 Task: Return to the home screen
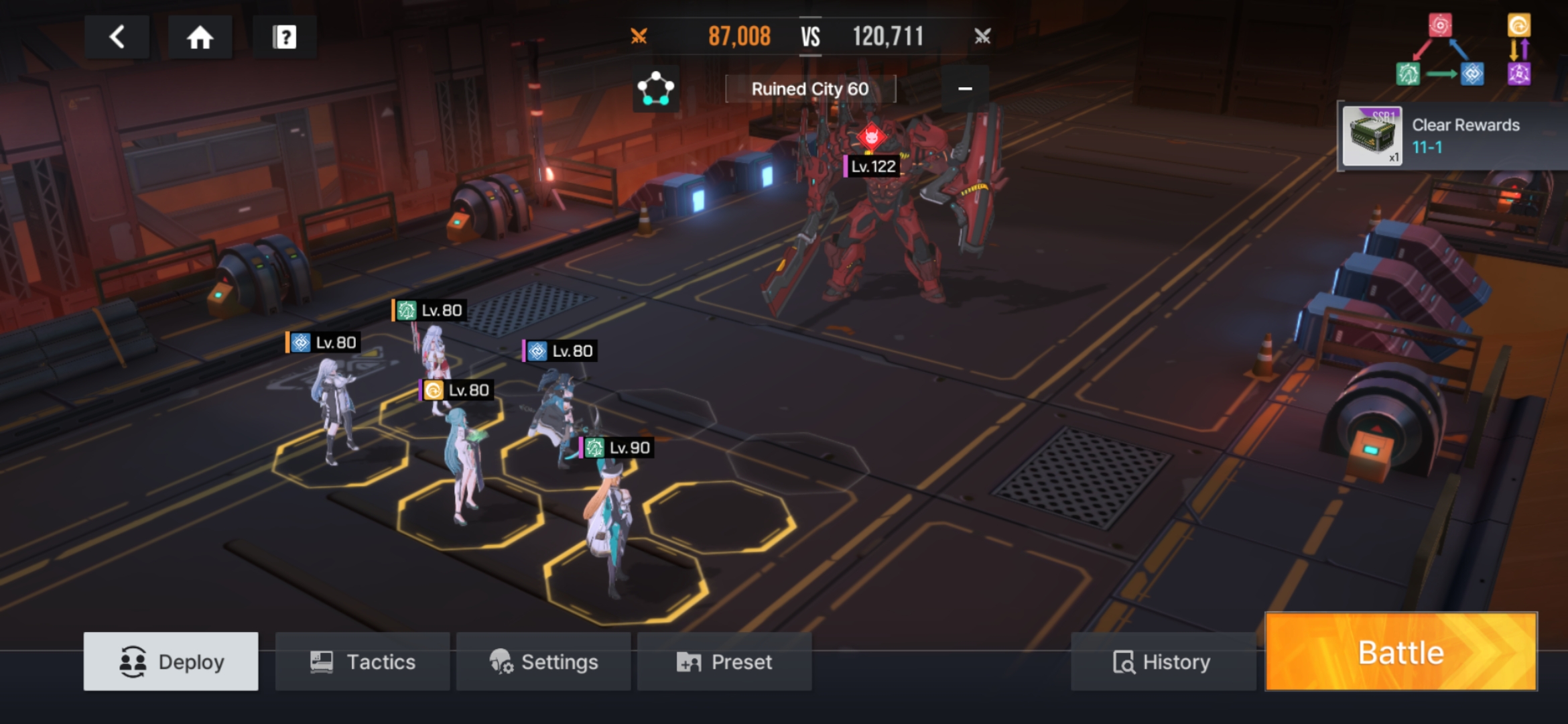[200, 37]
